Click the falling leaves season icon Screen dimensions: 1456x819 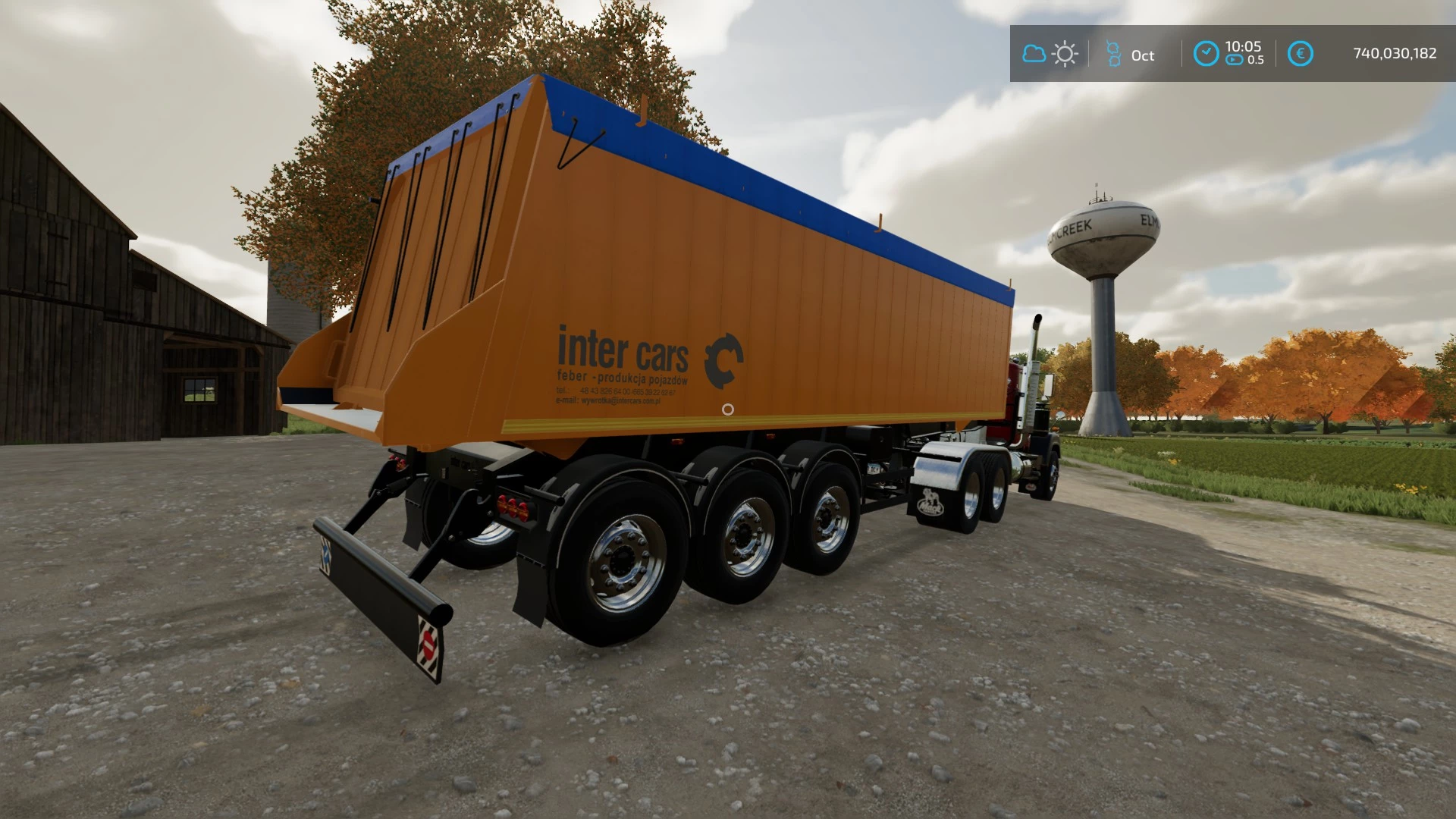[x=1113, y=52]
